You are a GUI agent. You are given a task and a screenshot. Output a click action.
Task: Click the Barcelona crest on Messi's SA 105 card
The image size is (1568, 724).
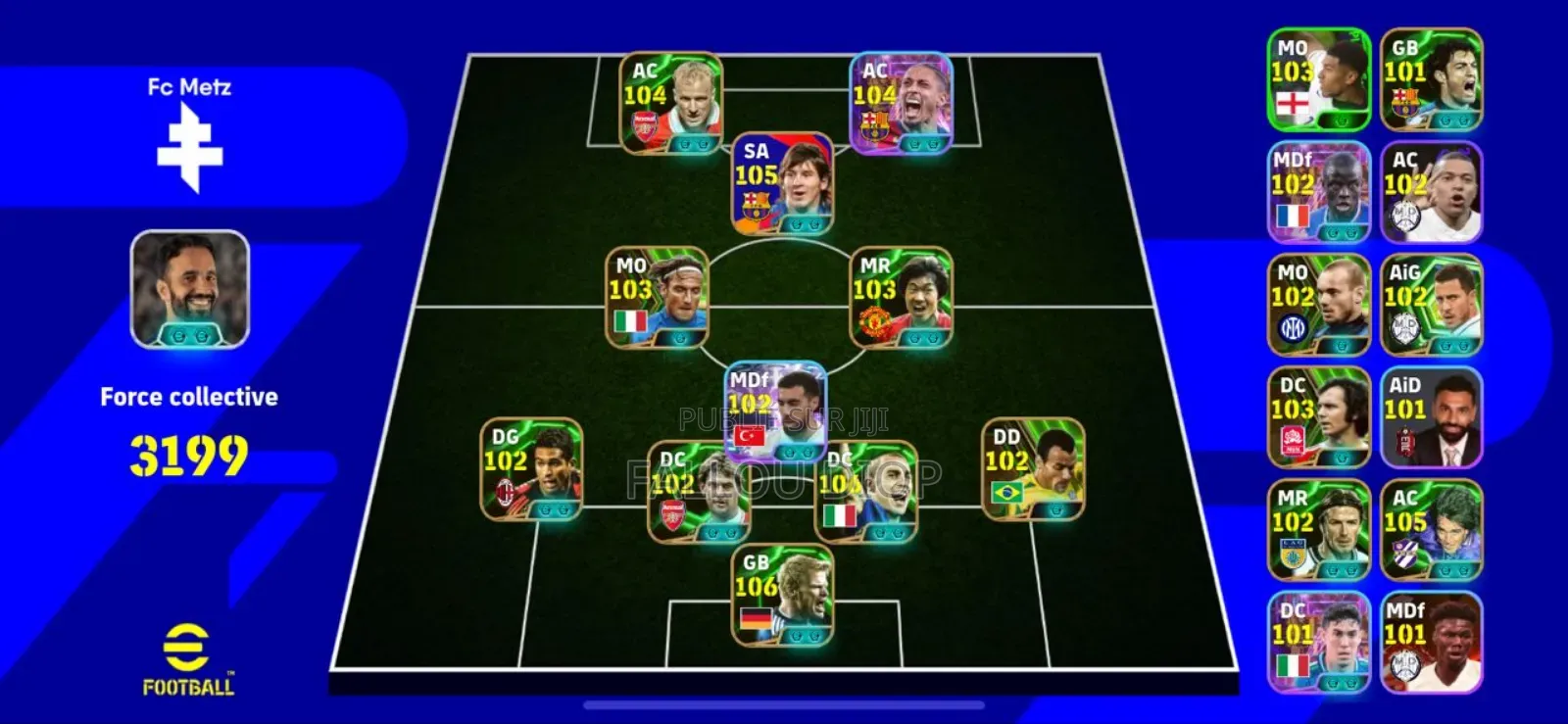click(755, 203)
